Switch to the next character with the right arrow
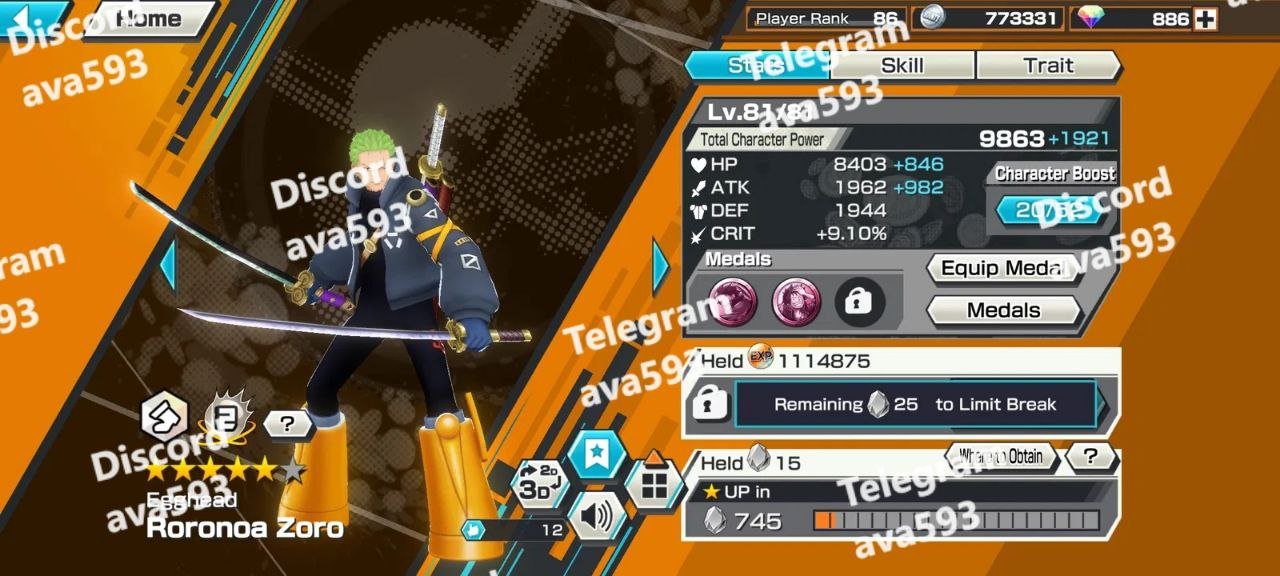 click(x=661, y=266)
